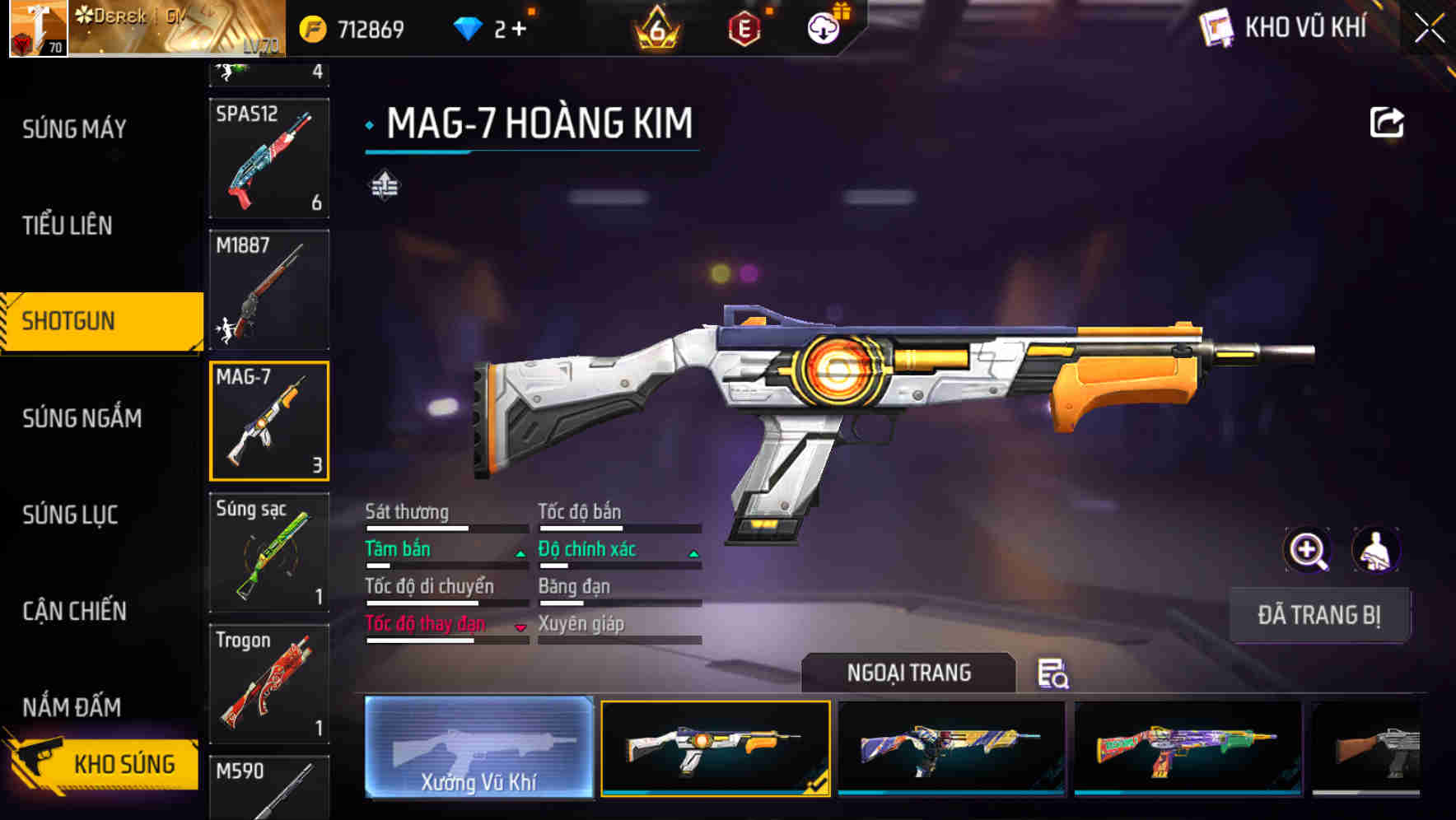Image resolution: width=1456 pixels, height=820 pixels.
Task: Add diamonds with the plus button
Action: click(x=519, y=30)
